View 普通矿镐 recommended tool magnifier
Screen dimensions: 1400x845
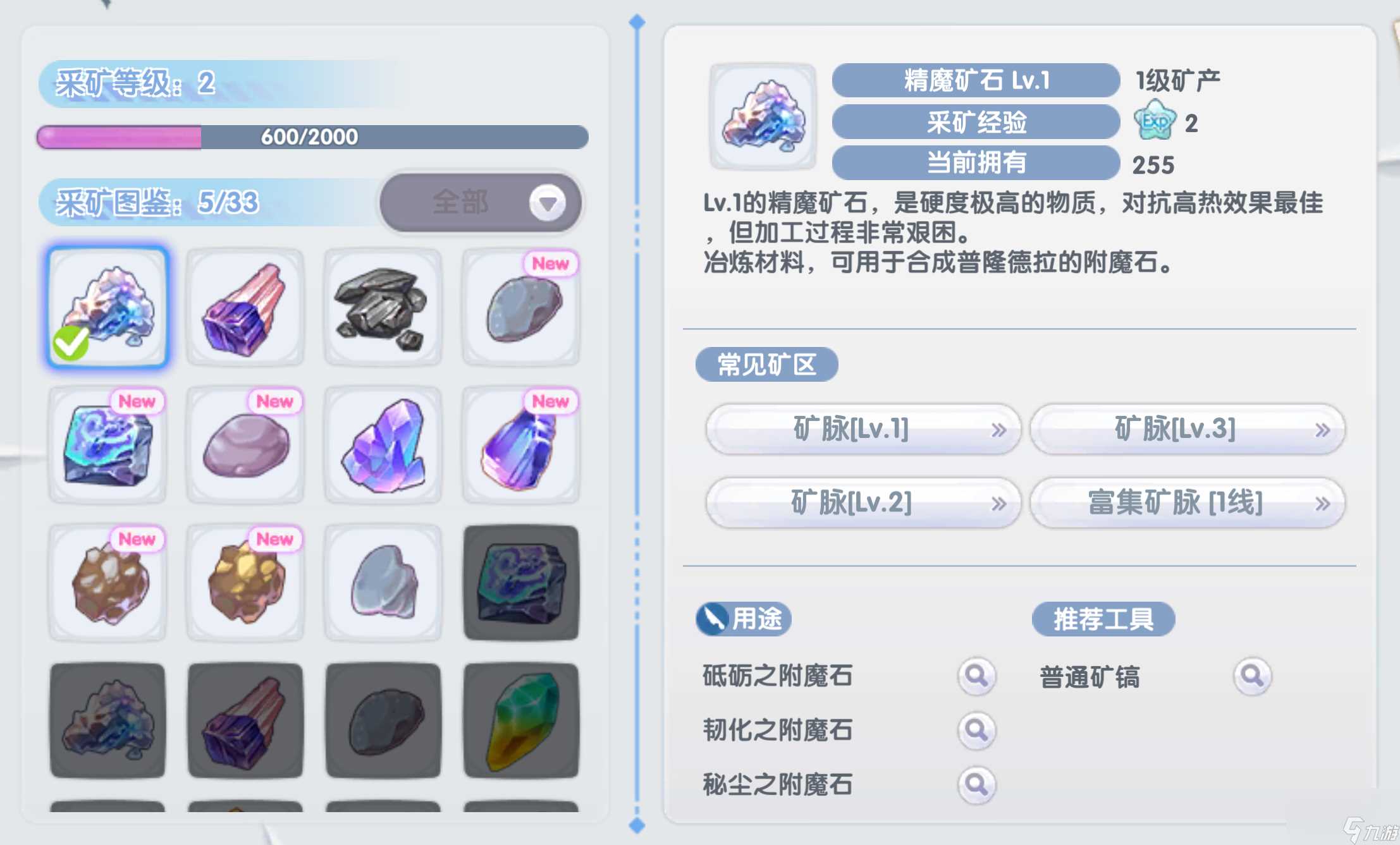click(1253, 675)
